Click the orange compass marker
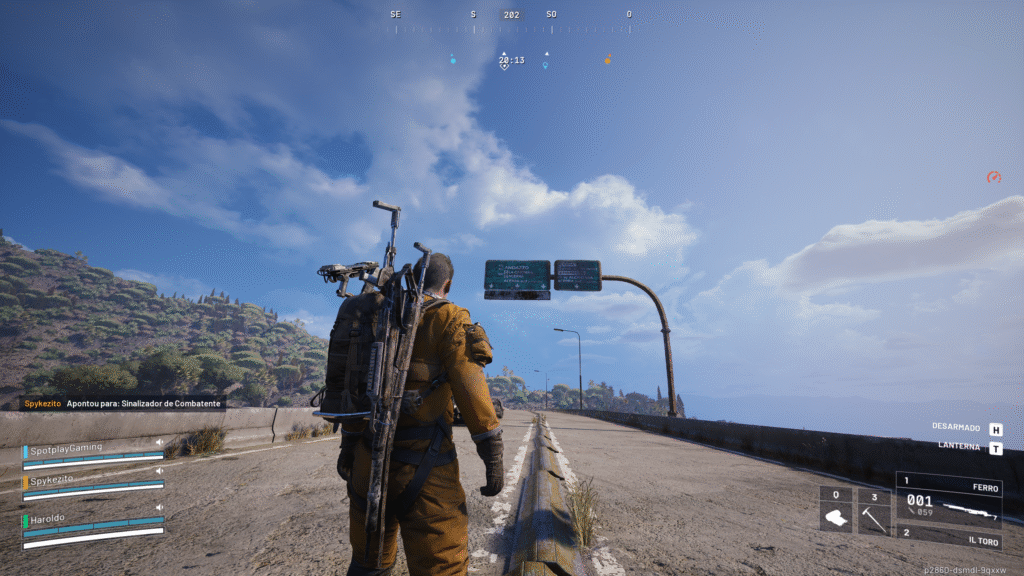 tap(607, 60)
